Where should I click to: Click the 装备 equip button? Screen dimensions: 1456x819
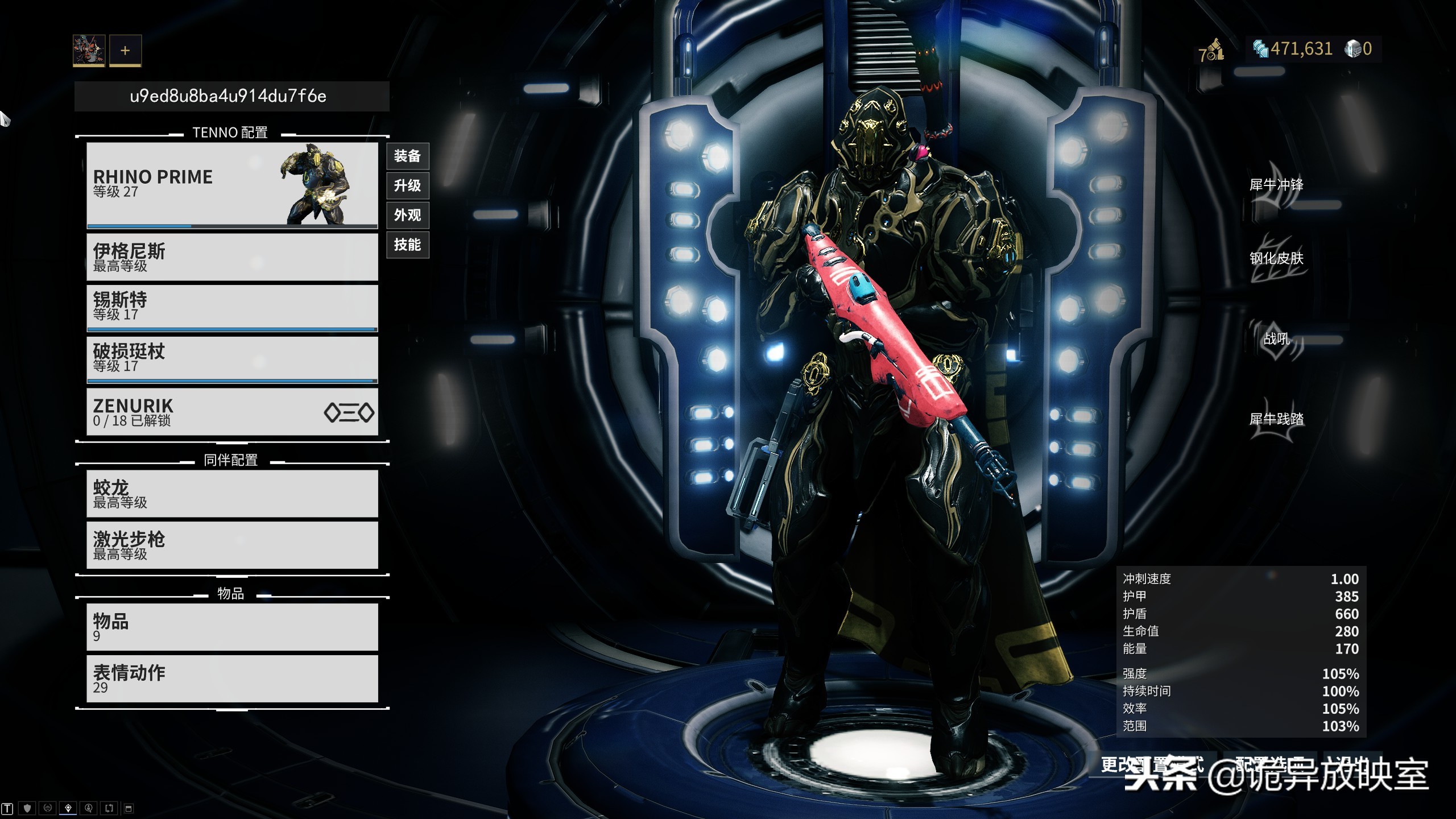tap(407, 156)
